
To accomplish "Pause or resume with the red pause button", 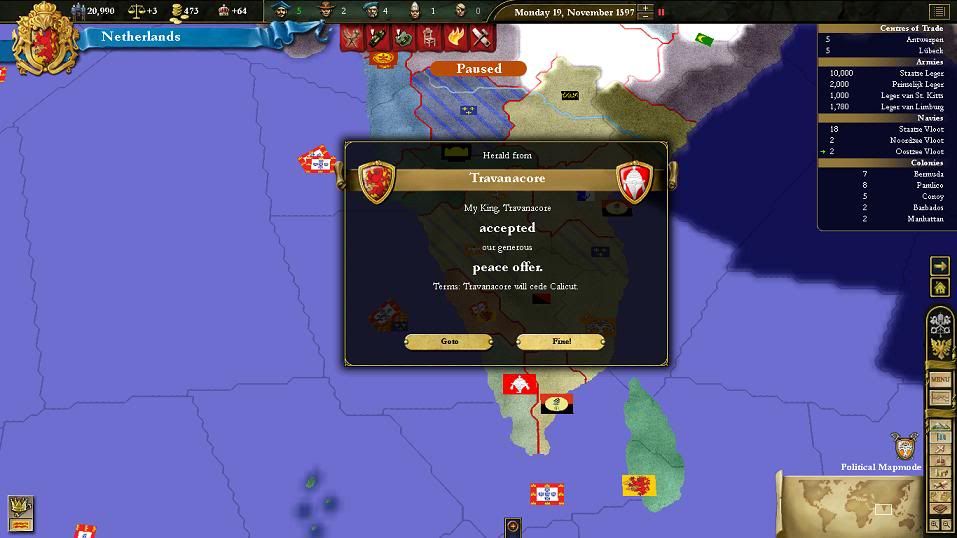I will pos(661,12).
